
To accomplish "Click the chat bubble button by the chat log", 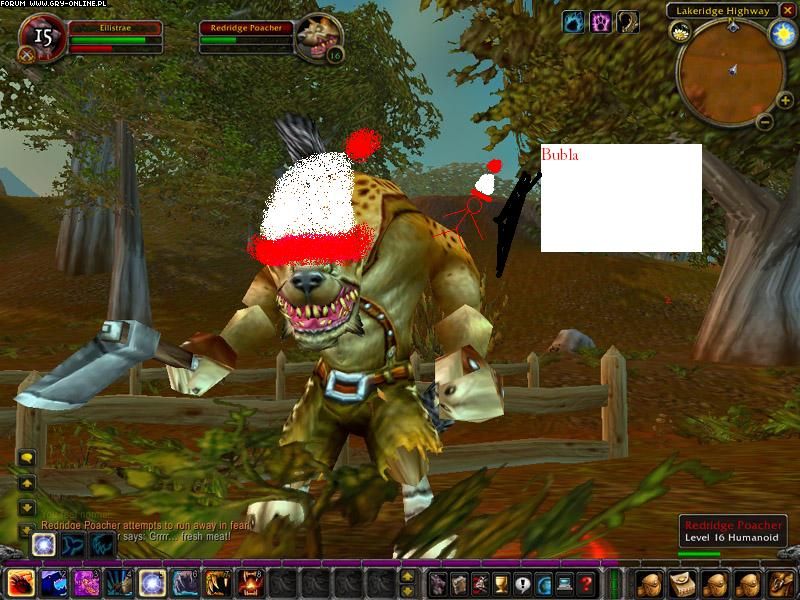I will point(27,457).
